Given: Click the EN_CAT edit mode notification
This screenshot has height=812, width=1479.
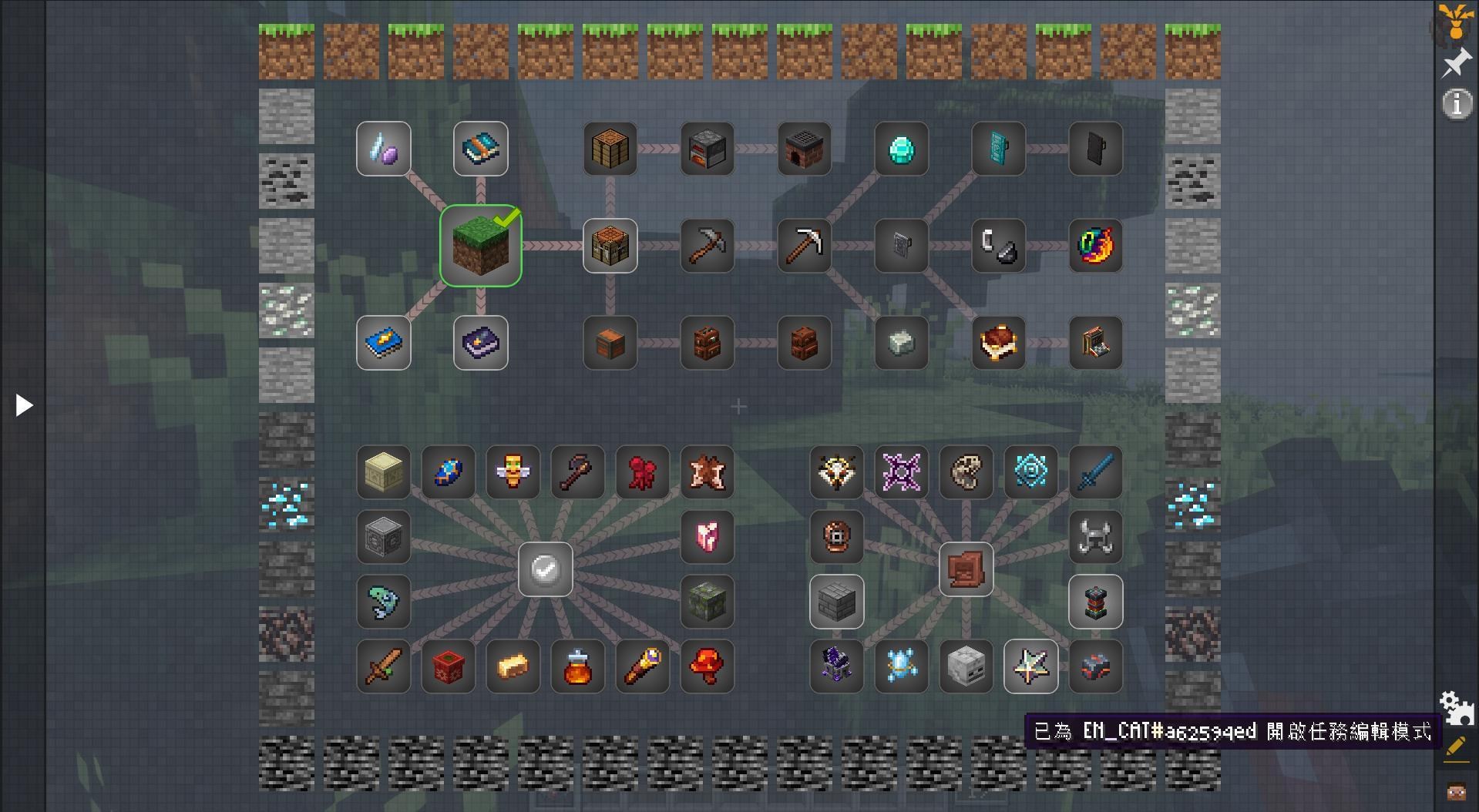Looking at the screenshot, I should click(1233, 731).
